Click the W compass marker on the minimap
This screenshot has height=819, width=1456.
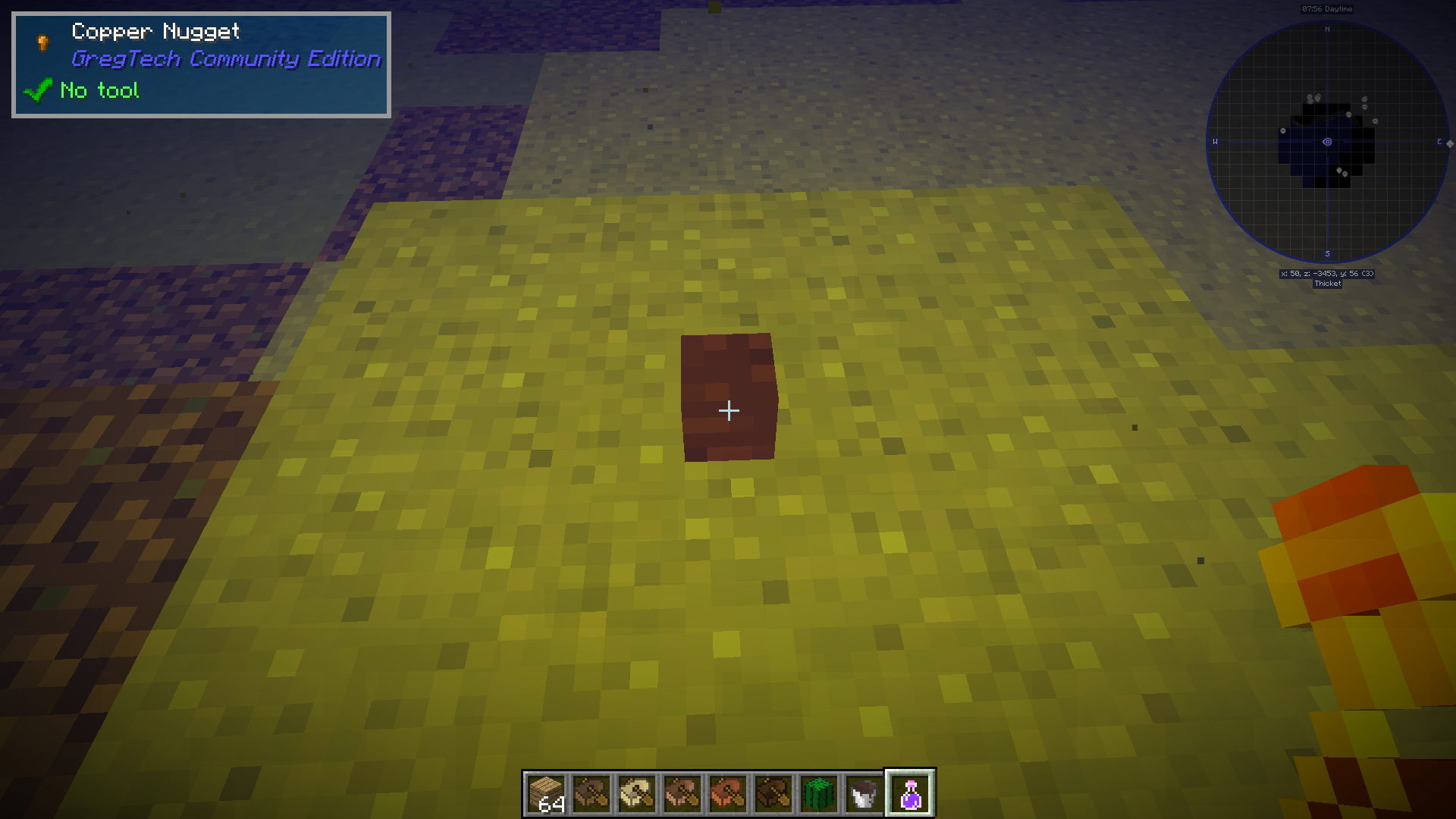click(x=1216, y=140)
